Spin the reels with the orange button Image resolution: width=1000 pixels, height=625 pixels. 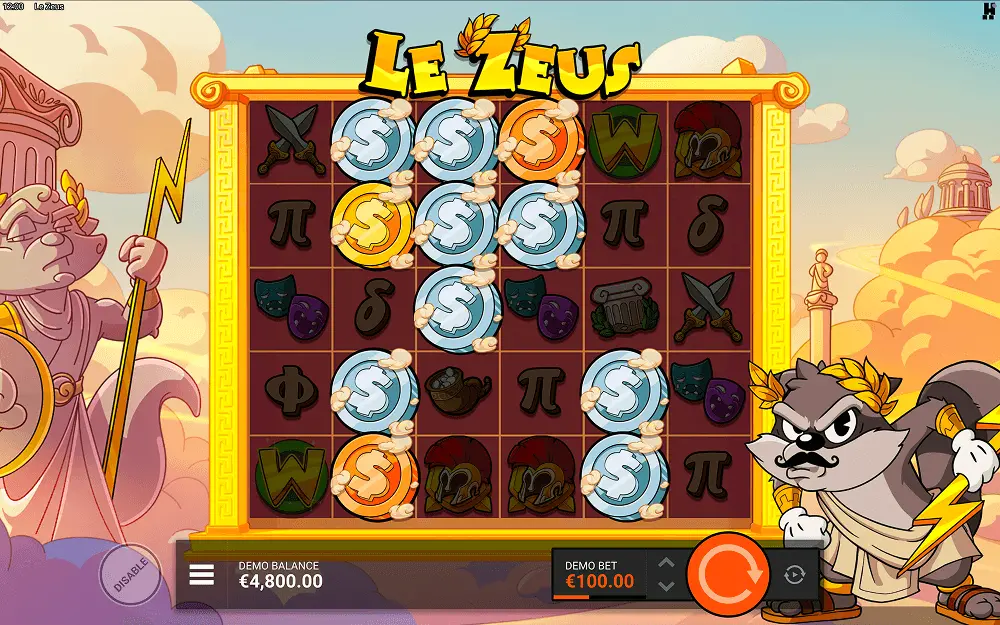729,574
